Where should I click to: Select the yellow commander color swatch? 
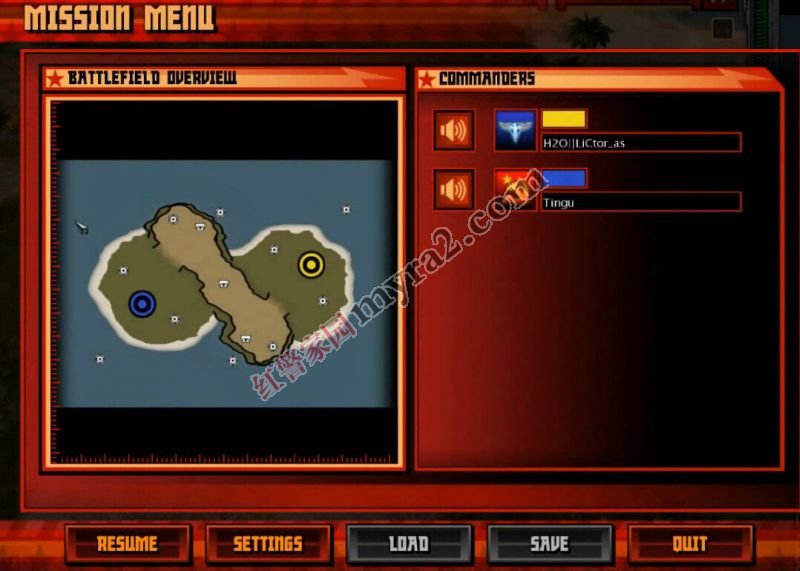coord(564,120)
